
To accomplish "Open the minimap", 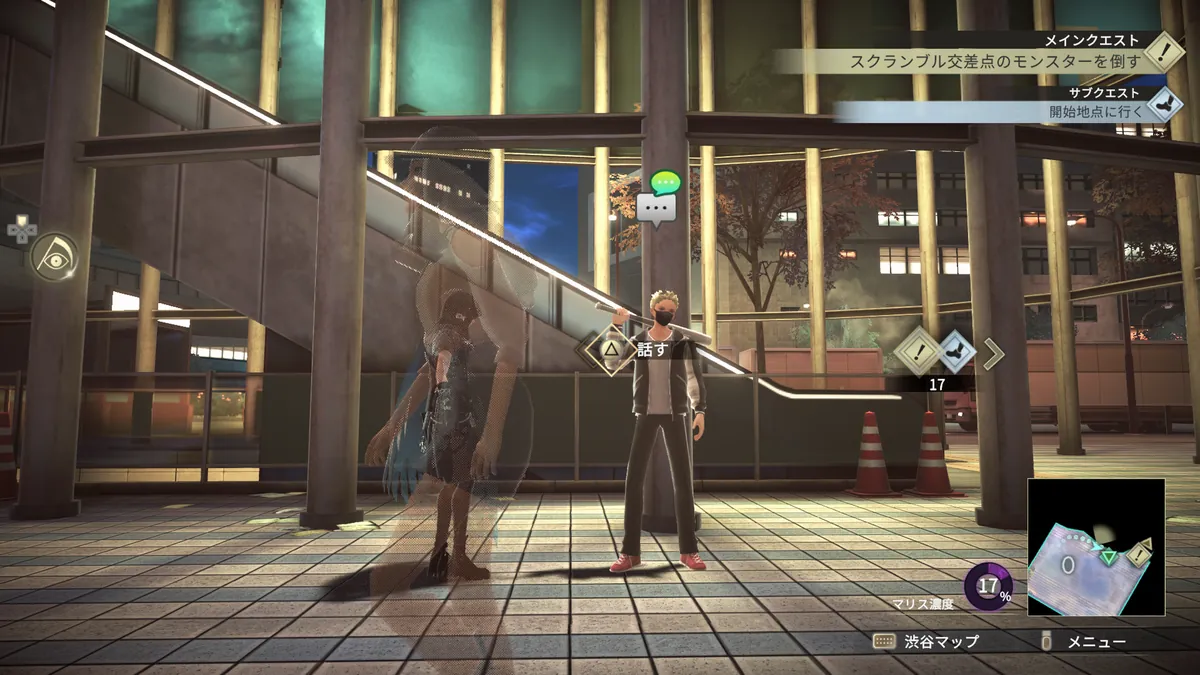I will pos(1096,546).
